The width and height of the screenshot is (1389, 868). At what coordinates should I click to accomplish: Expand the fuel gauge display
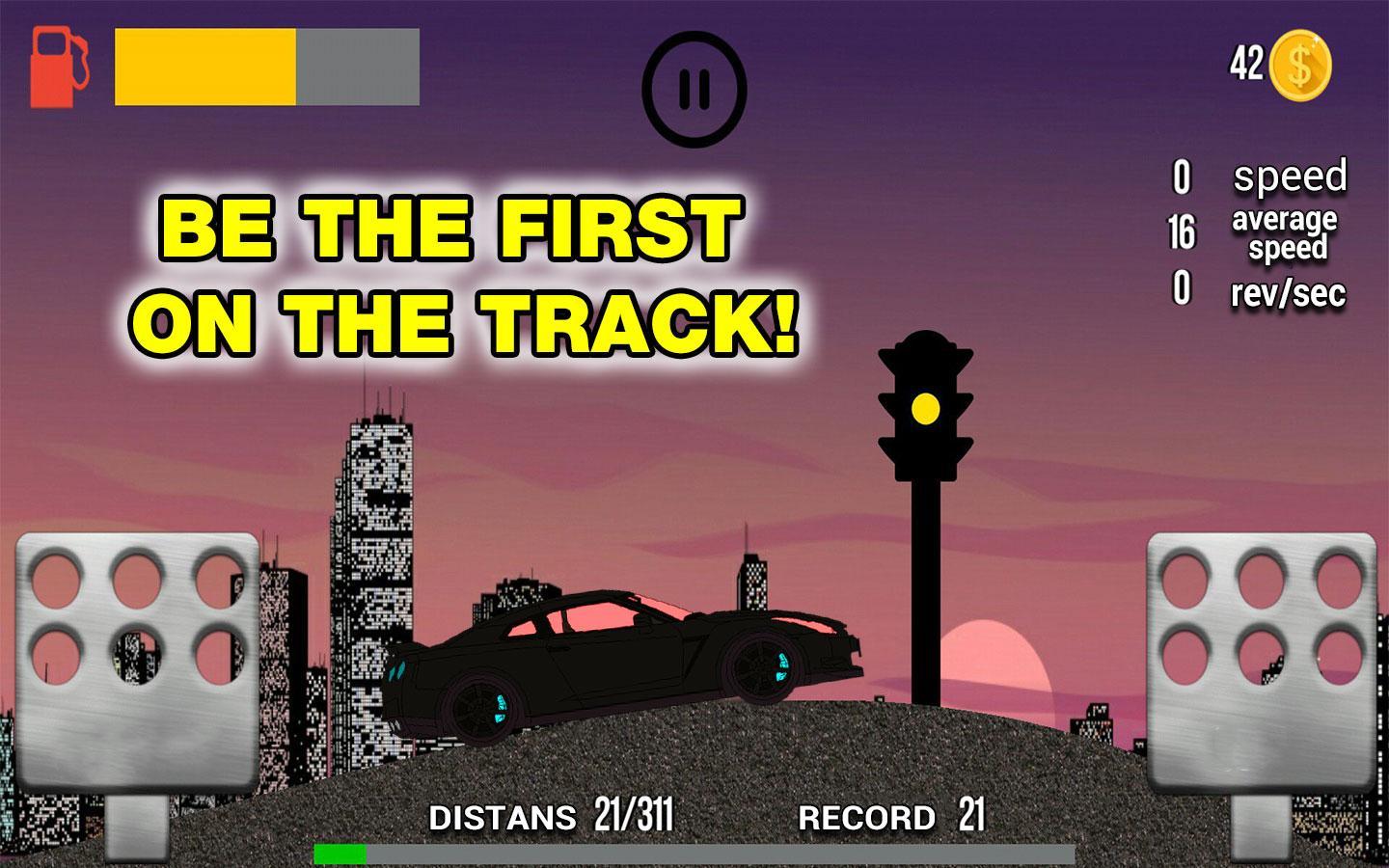(x=265, y=66)
